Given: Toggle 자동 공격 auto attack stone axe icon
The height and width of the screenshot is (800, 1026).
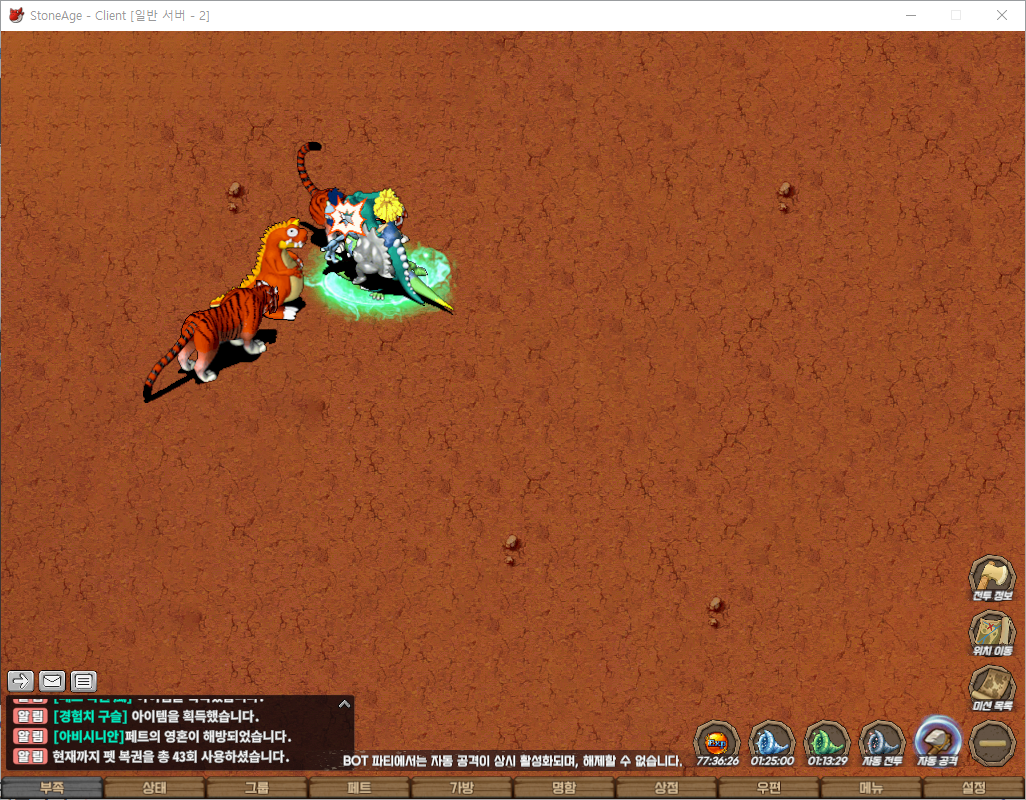Looking at the screenshot, I should click(x=938, y=742).
